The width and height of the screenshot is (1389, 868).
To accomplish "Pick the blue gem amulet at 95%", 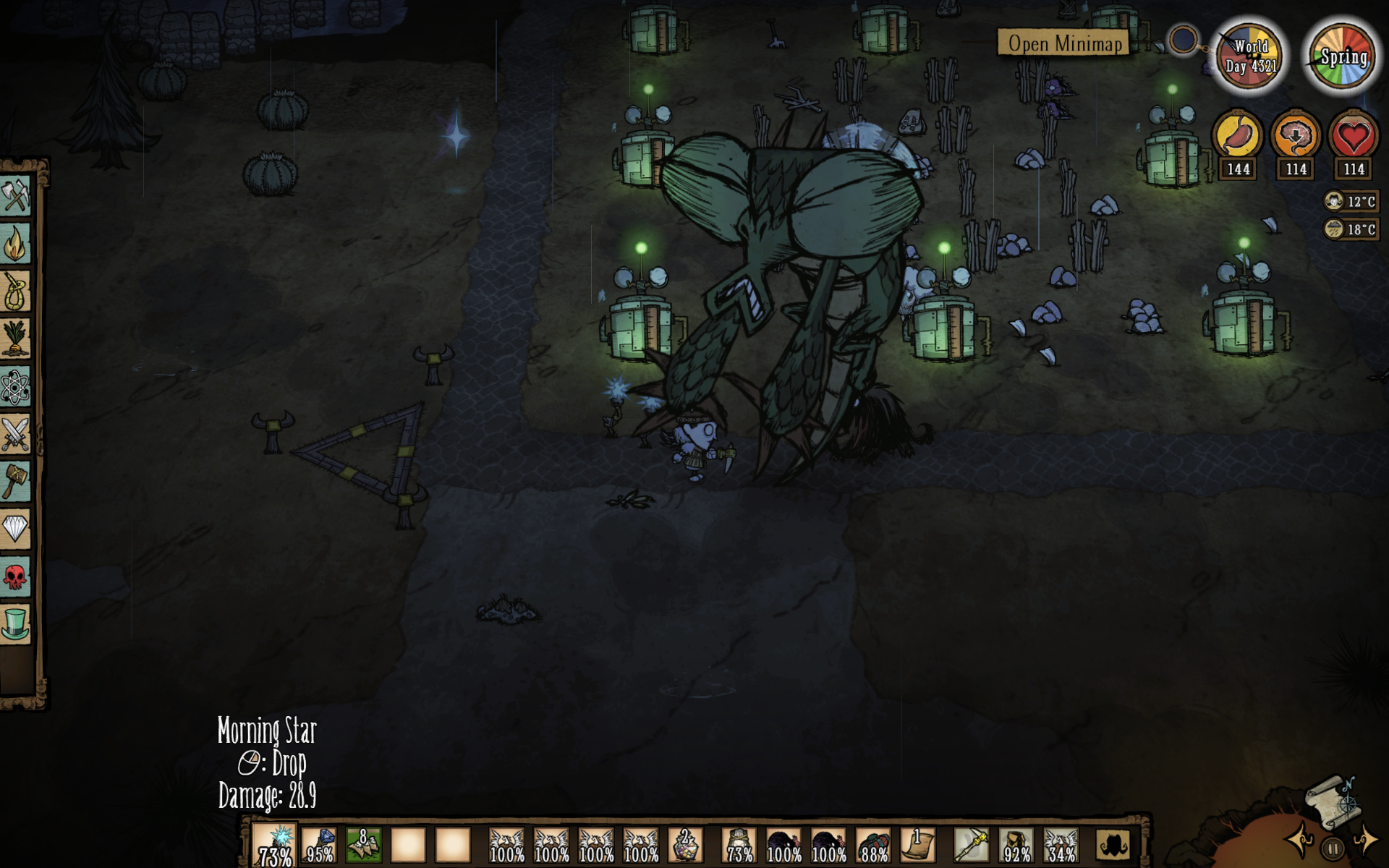I will [x=319, y=845].
